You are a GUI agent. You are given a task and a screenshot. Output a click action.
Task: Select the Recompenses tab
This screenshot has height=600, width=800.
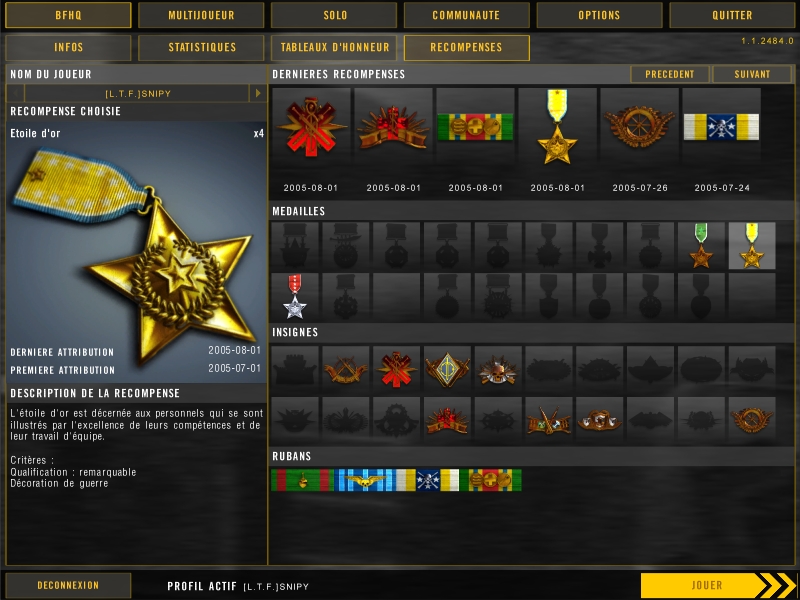[466, 48]
